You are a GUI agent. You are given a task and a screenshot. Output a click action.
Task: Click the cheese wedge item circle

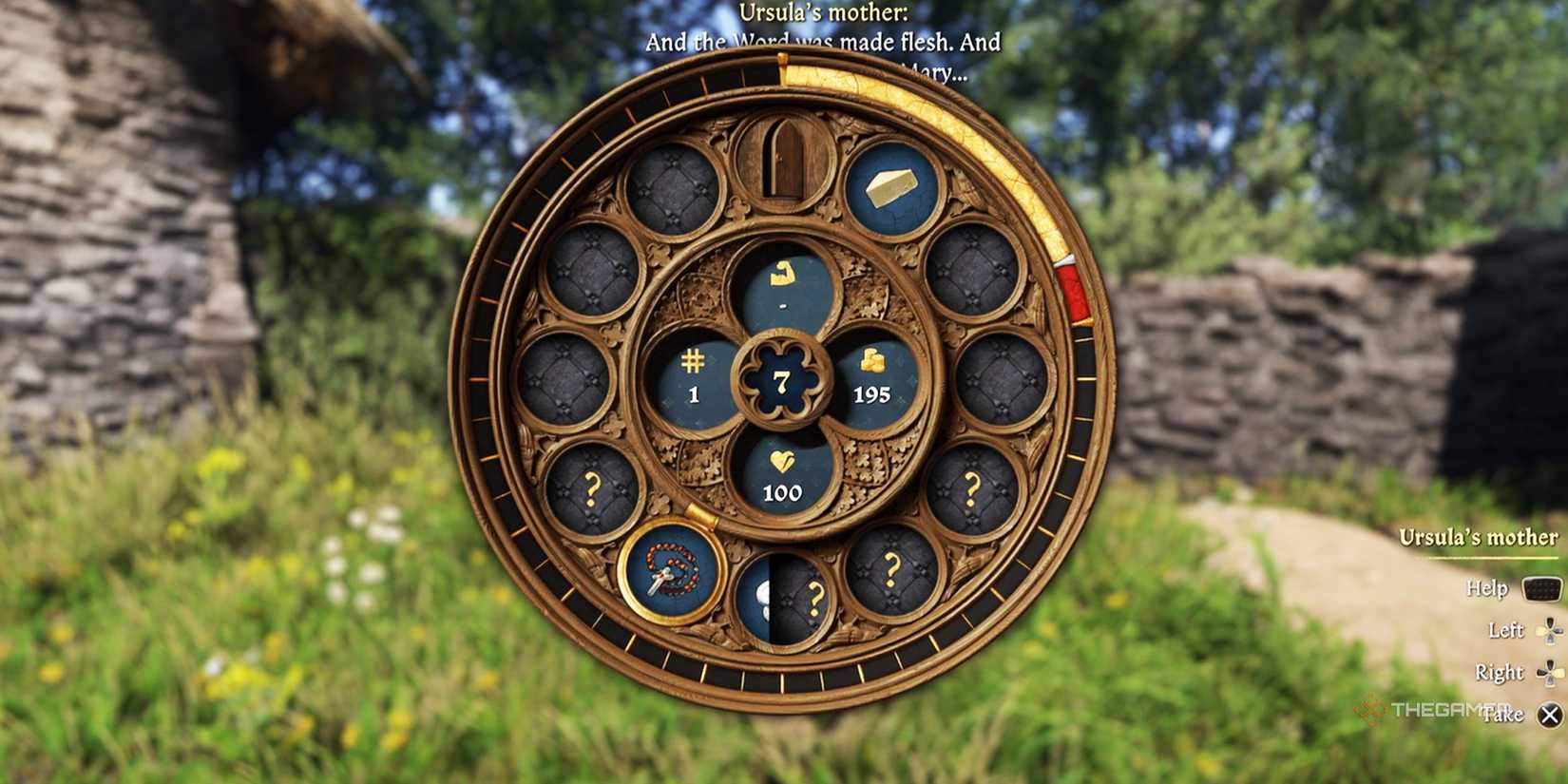889,184
